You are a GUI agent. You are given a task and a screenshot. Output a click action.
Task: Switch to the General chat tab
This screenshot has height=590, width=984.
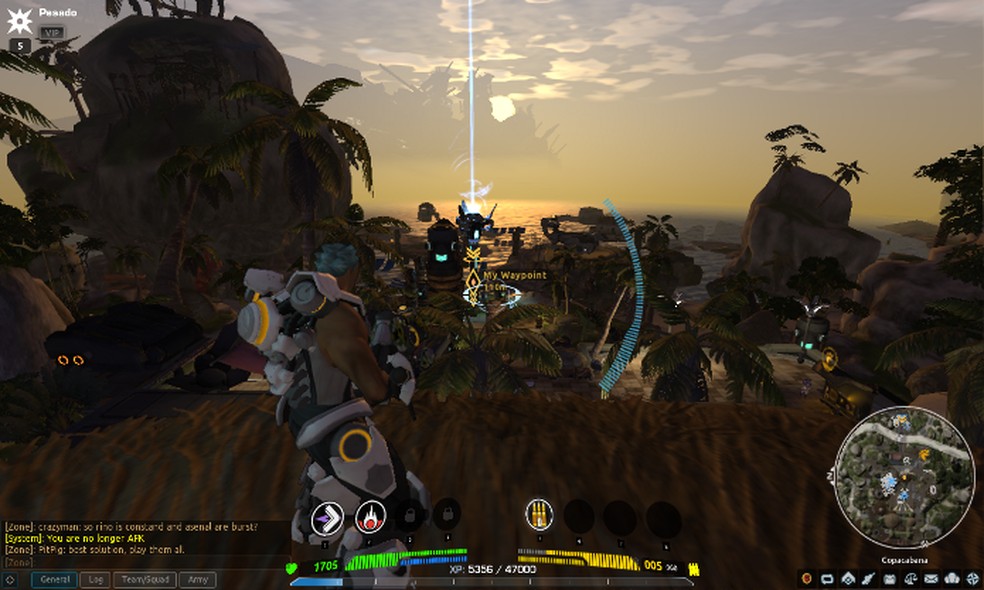coord(54,579)
